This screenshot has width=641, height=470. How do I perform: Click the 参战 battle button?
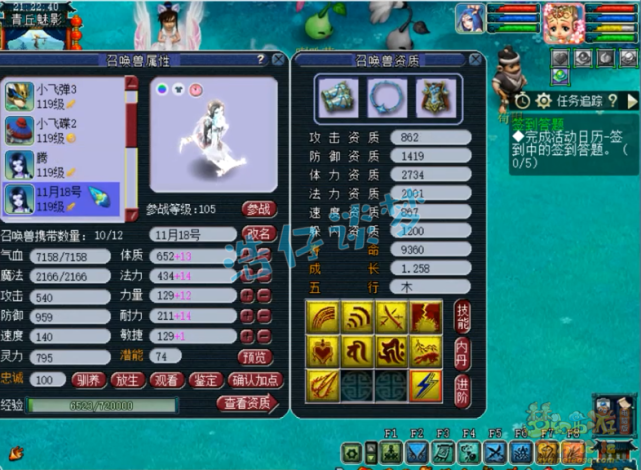pos(258,209)
